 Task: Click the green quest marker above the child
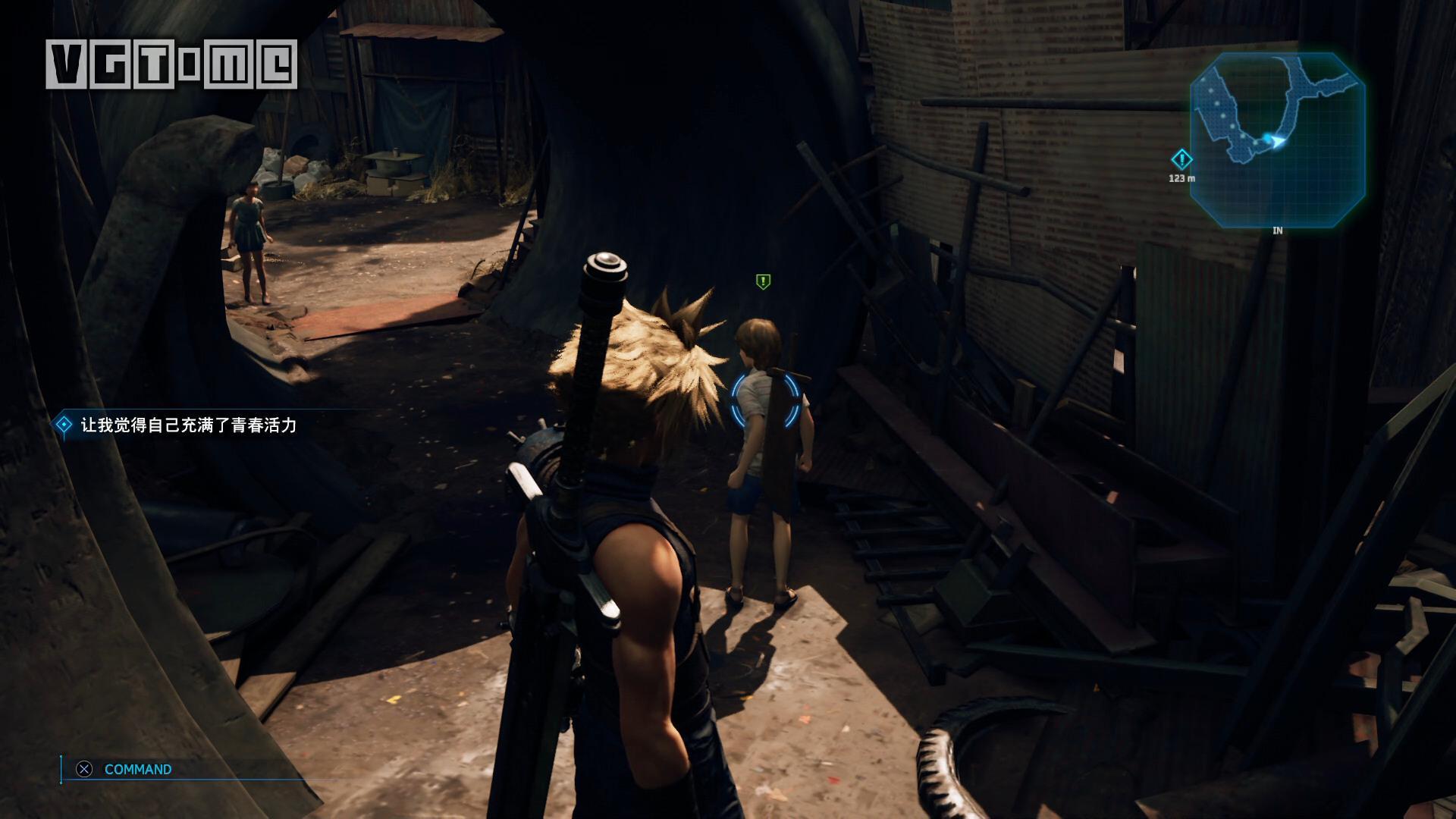point(763,282)
